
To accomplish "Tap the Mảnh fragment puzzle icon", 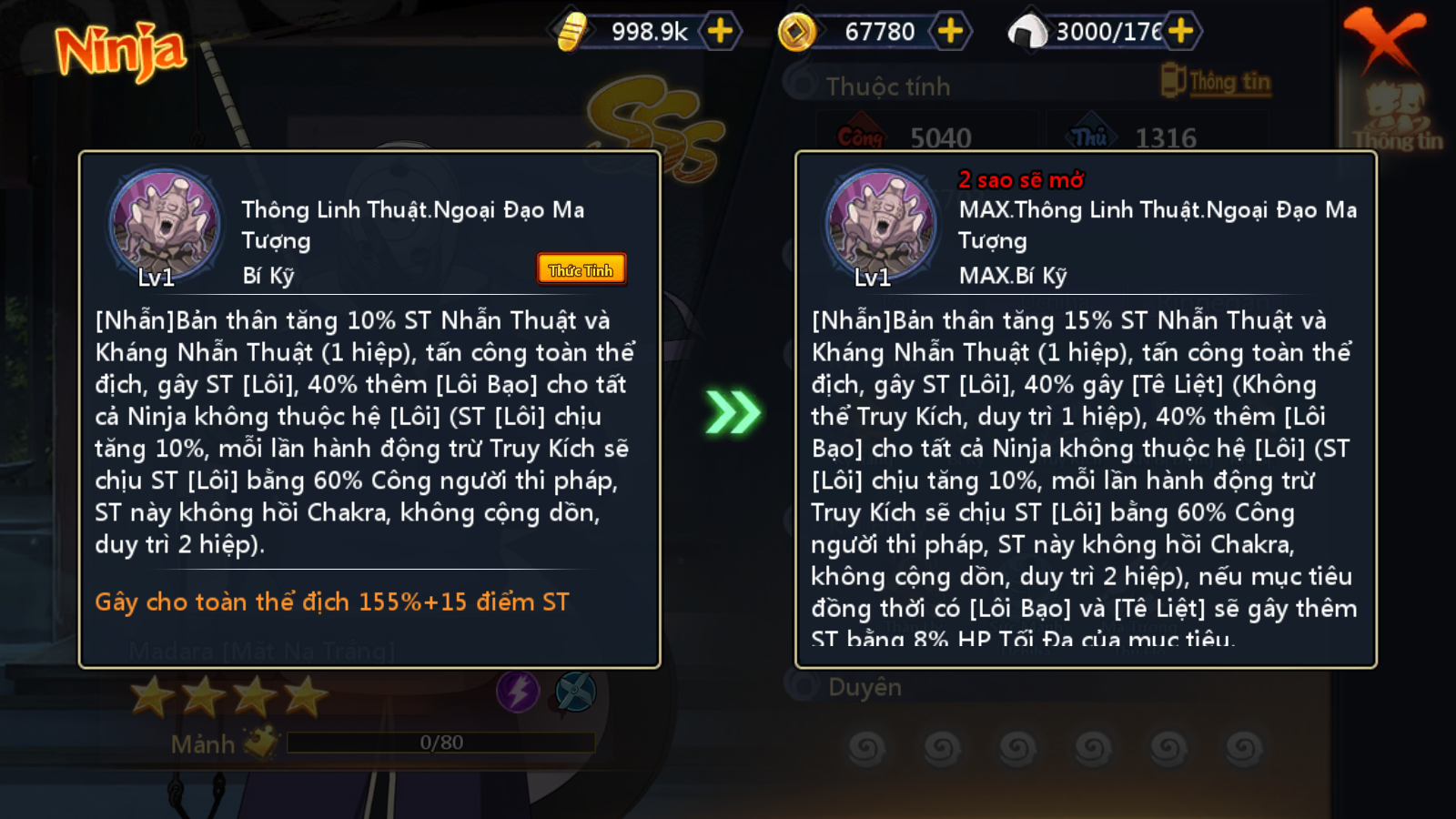I will click(260, 743).
